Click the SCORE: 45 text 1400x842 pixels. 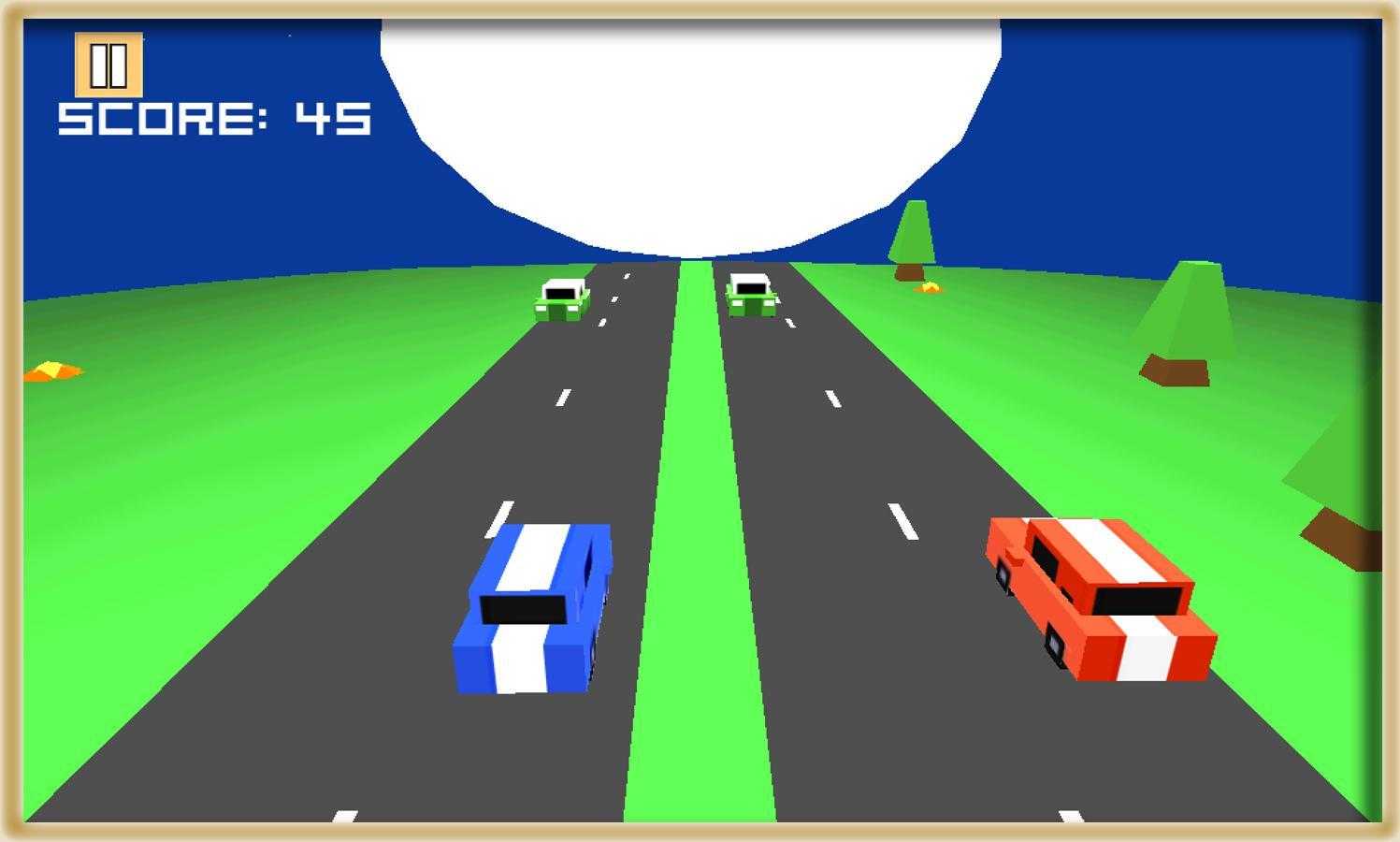pos(215,117)
